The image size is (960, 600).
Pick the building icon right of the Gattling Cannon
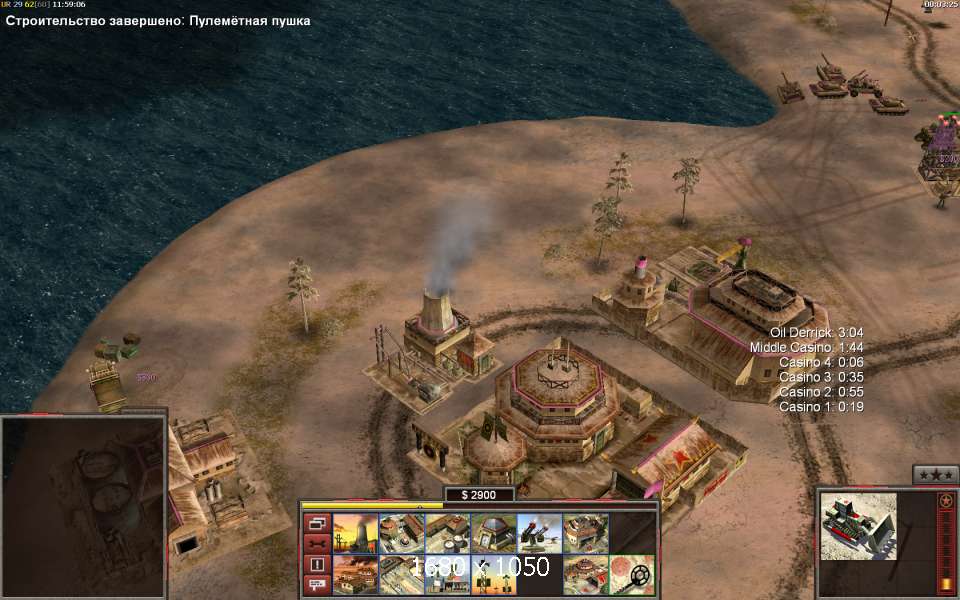coord(585,533)
